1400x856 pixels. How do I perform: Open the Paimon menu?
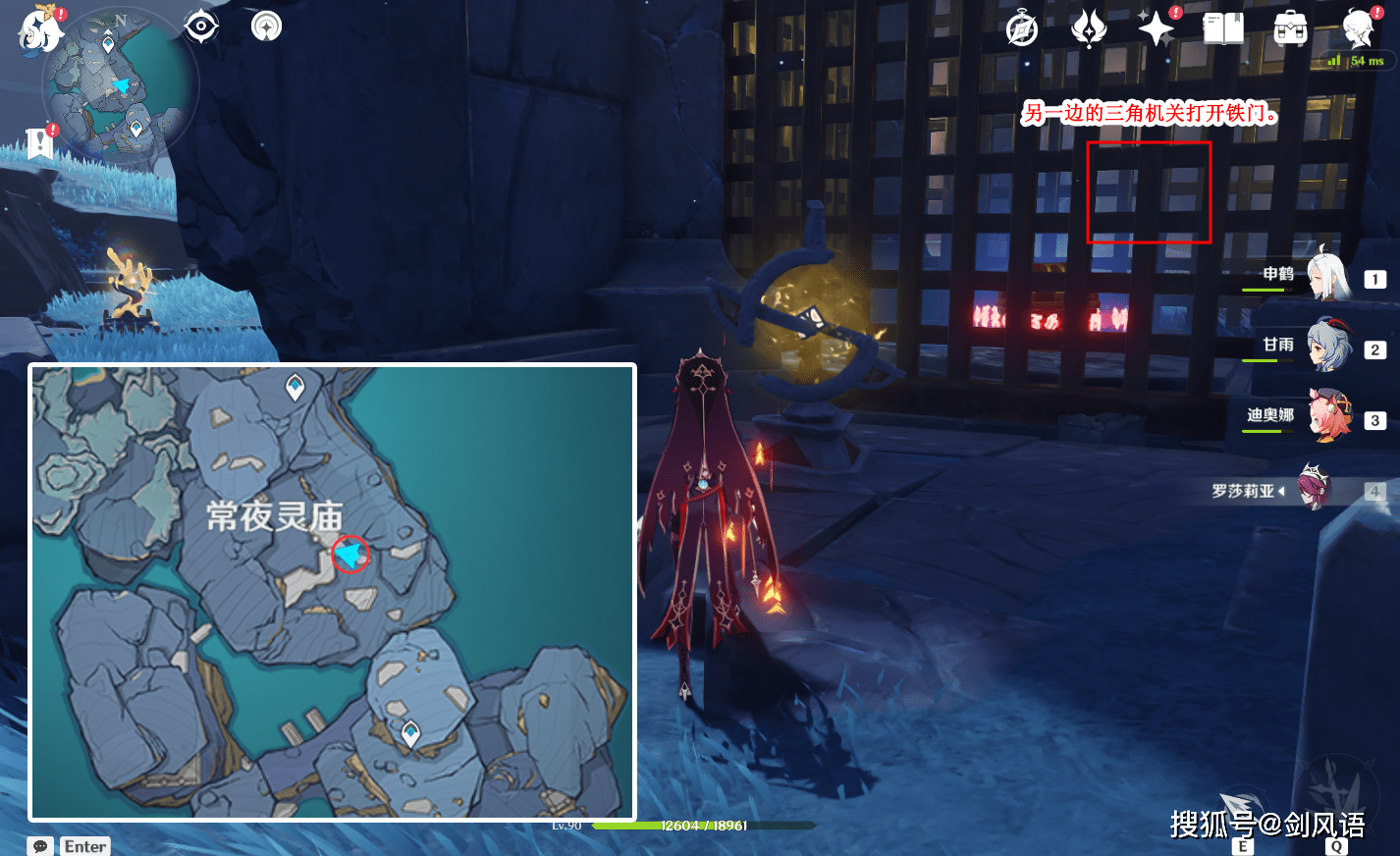point(39,28)
